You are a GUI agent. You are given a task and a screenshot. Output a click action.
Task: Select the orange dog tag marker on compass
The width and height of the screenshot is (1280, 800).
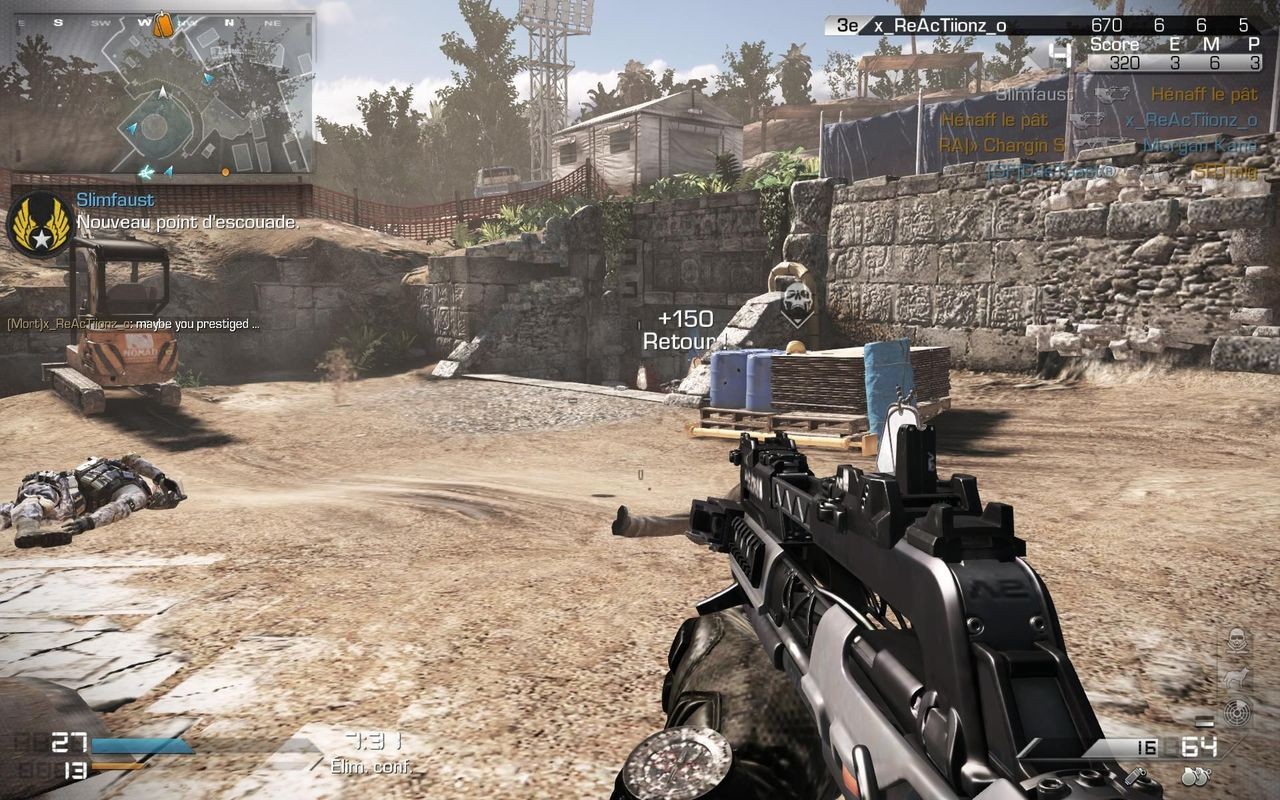click(161, 24)
